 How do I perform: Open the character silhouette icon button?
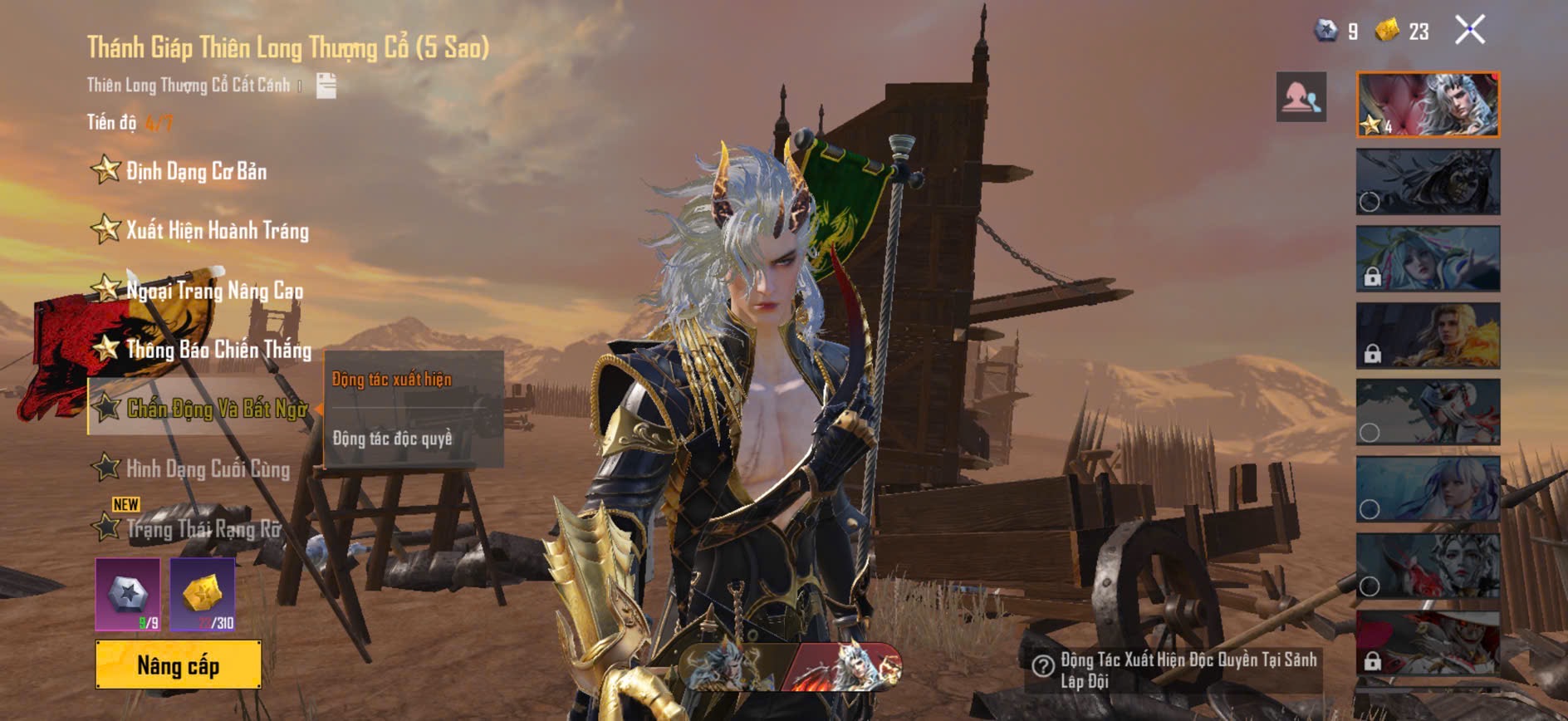[x=1301, y=97]
